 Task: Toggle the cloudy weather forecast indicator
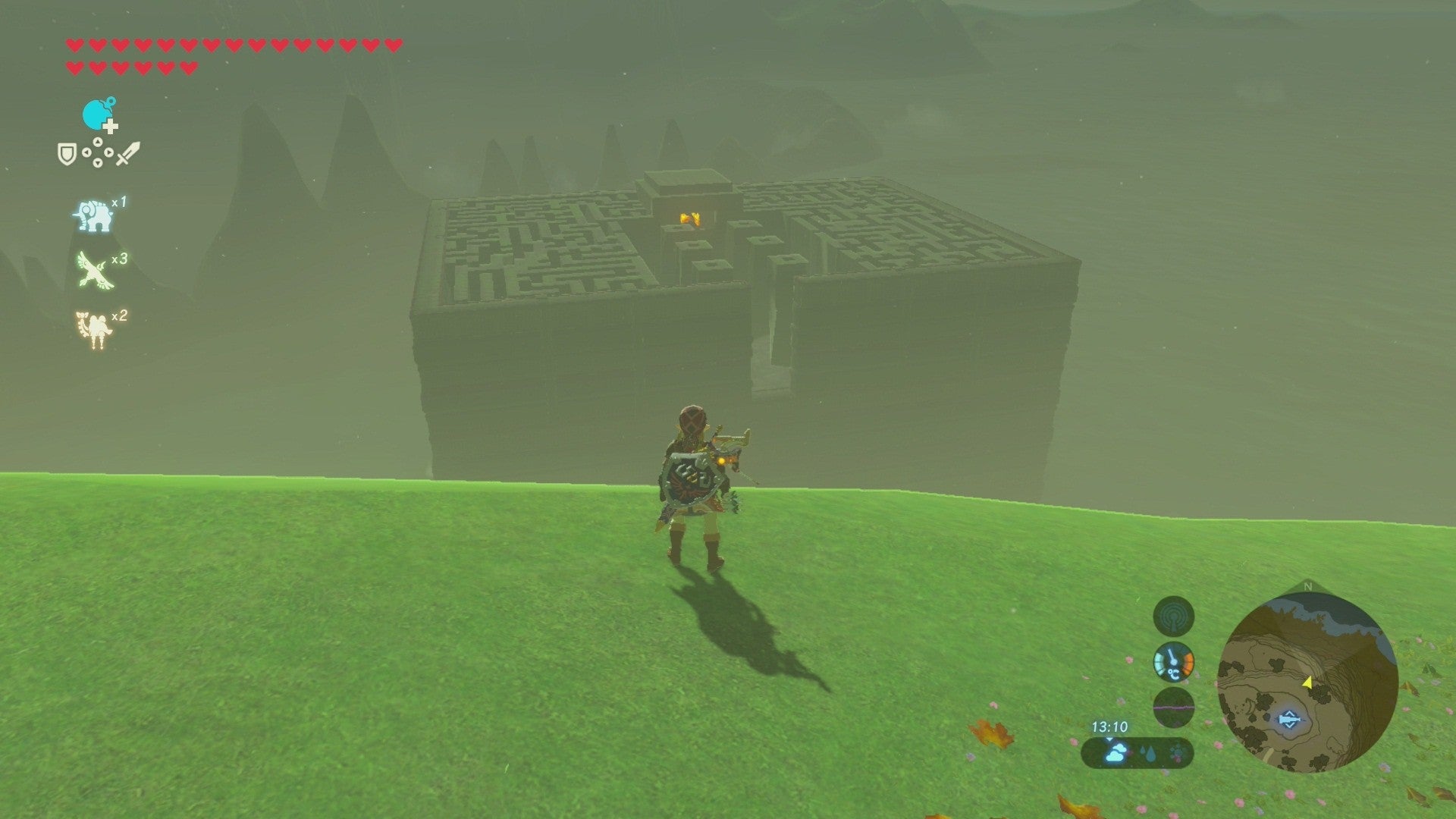coord(1115,753)
